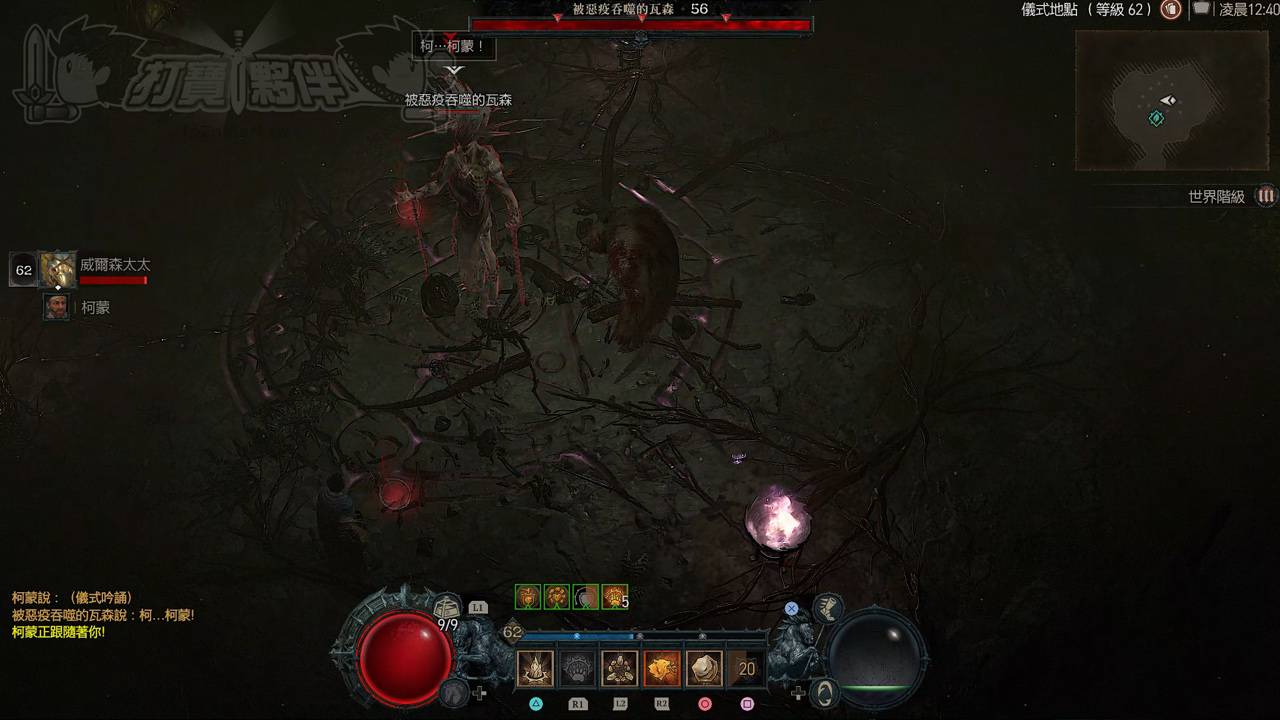Activate the orange-highlighted skill slot
Screen dimensions: 1280x720
[662, 669]
